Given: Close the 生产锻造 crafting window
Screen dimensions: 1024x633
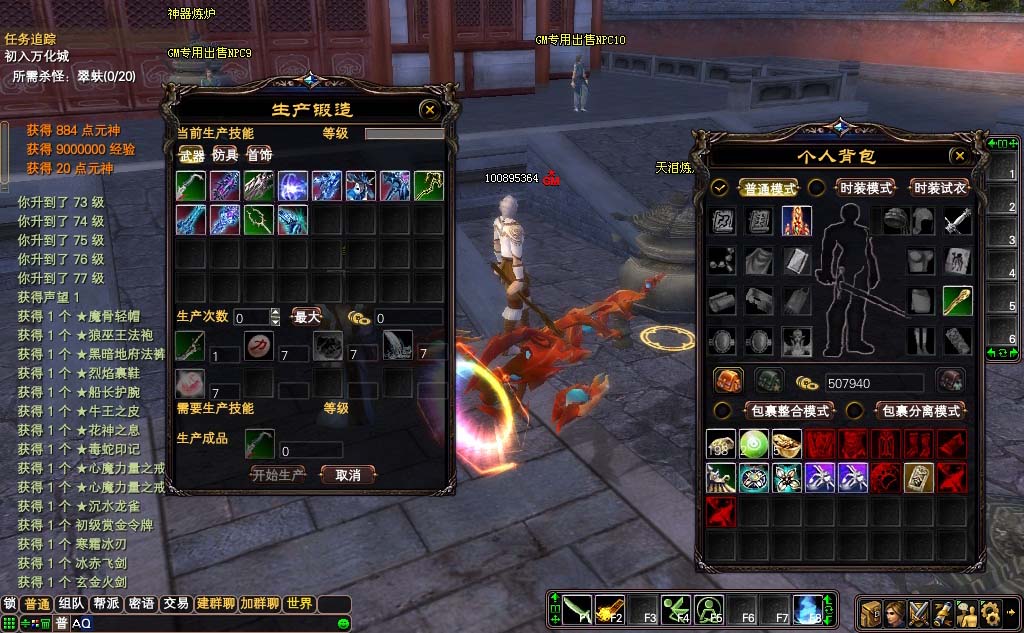Looking at the screenshot, I should 429,110.
